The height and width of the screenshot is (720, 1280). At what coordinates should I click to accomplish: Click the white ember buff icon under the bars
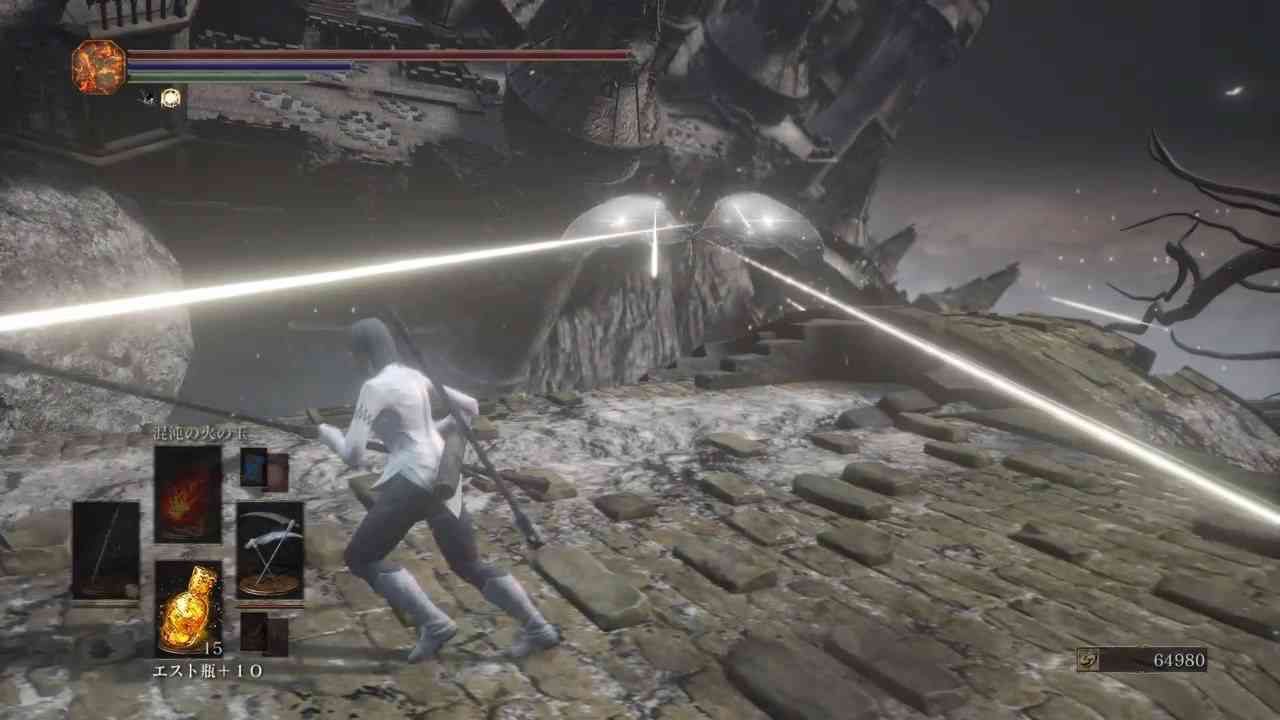(170, 97)
